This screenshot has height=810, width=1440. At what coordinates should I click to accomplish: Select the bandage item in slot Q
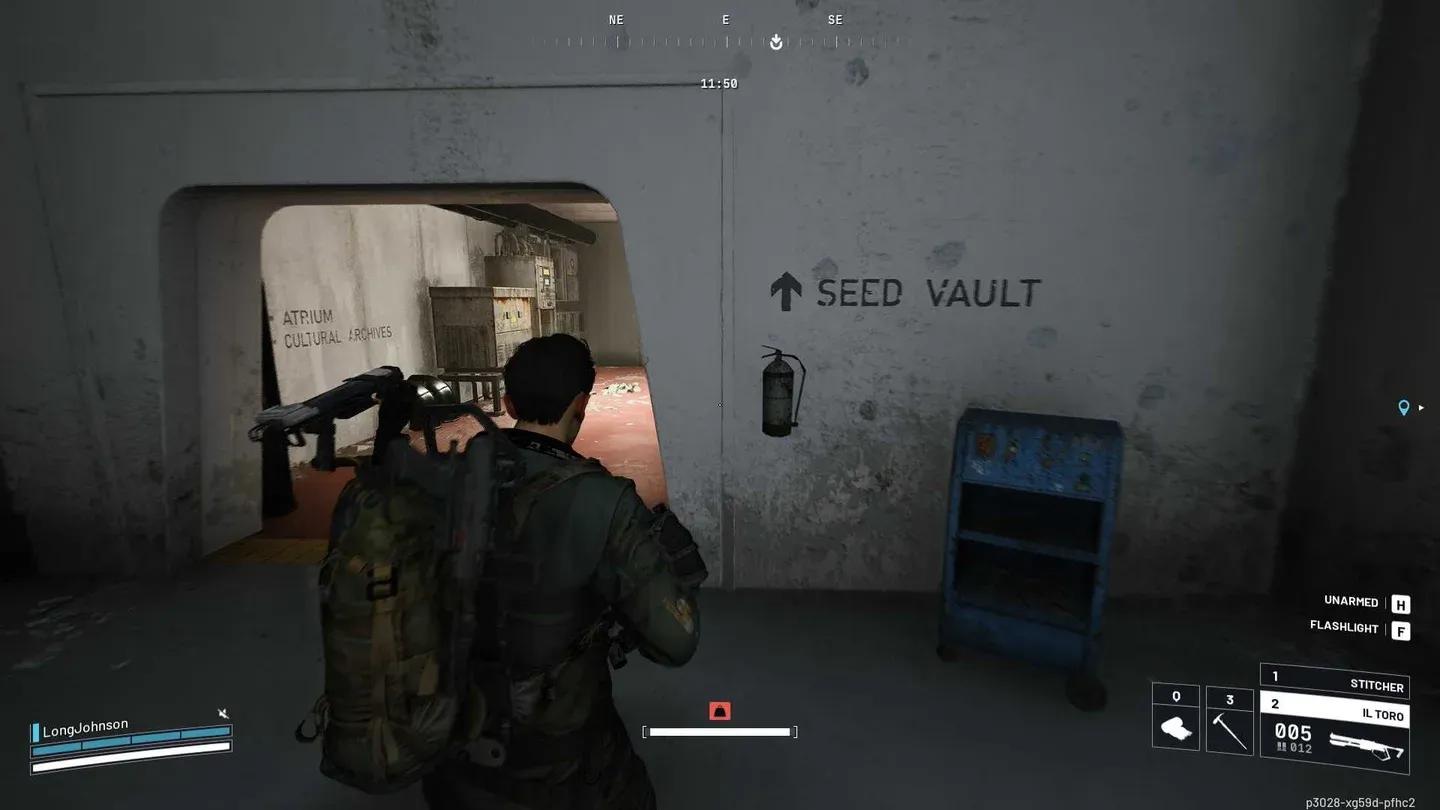(1175, 730)
